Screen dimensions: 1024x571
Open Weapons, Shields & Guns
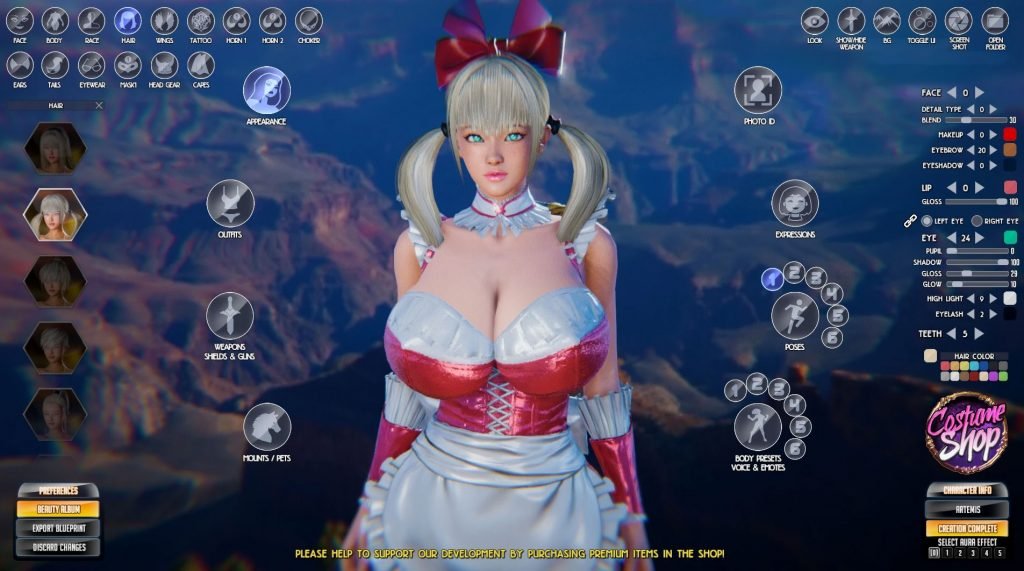point(230,316)
